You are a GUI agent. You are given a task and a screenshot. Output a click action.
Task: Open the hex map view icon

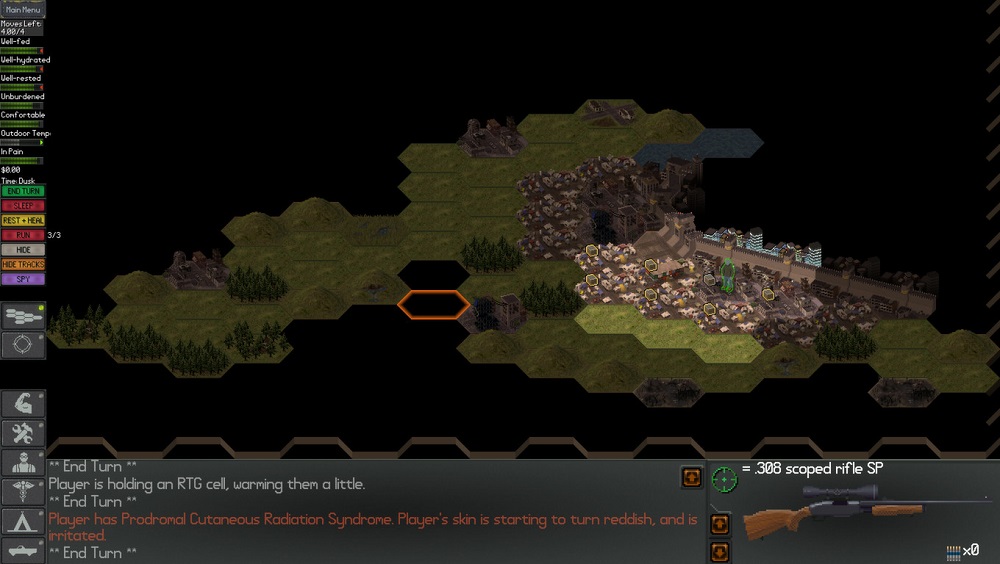tap(22, 317)
